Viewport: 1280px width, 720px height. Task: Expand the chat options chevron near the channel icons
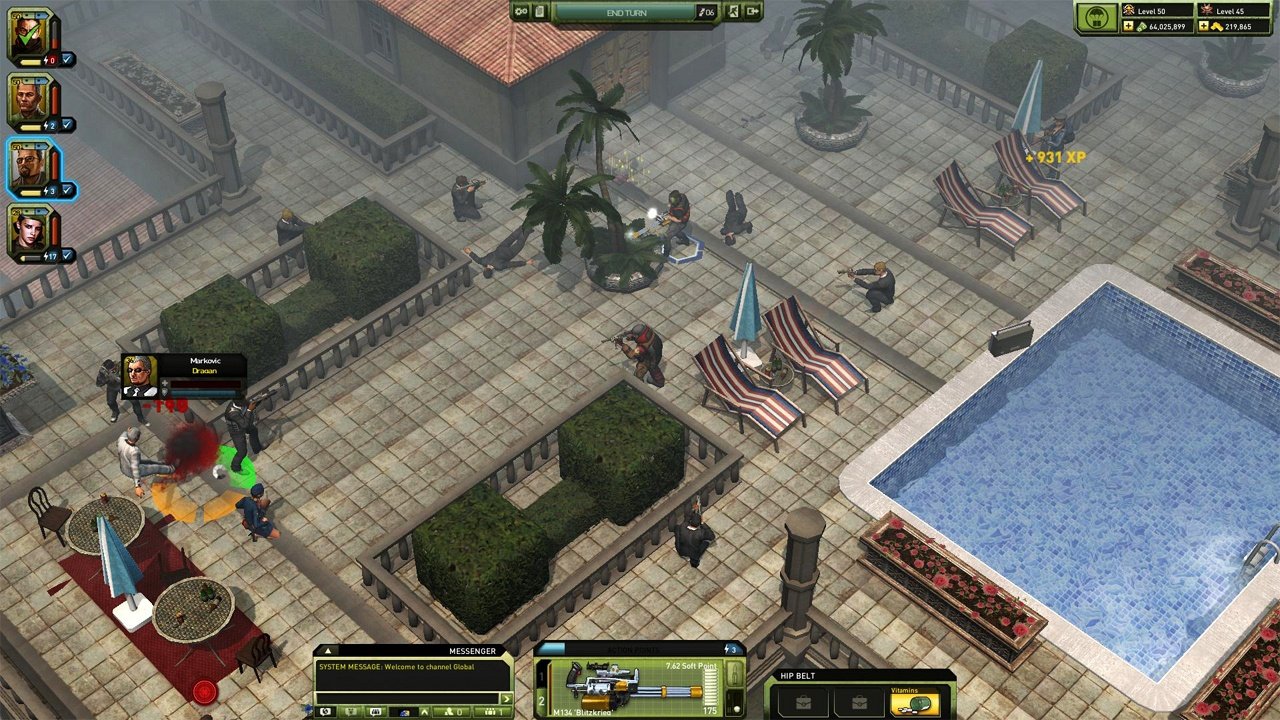pos(425,711)
